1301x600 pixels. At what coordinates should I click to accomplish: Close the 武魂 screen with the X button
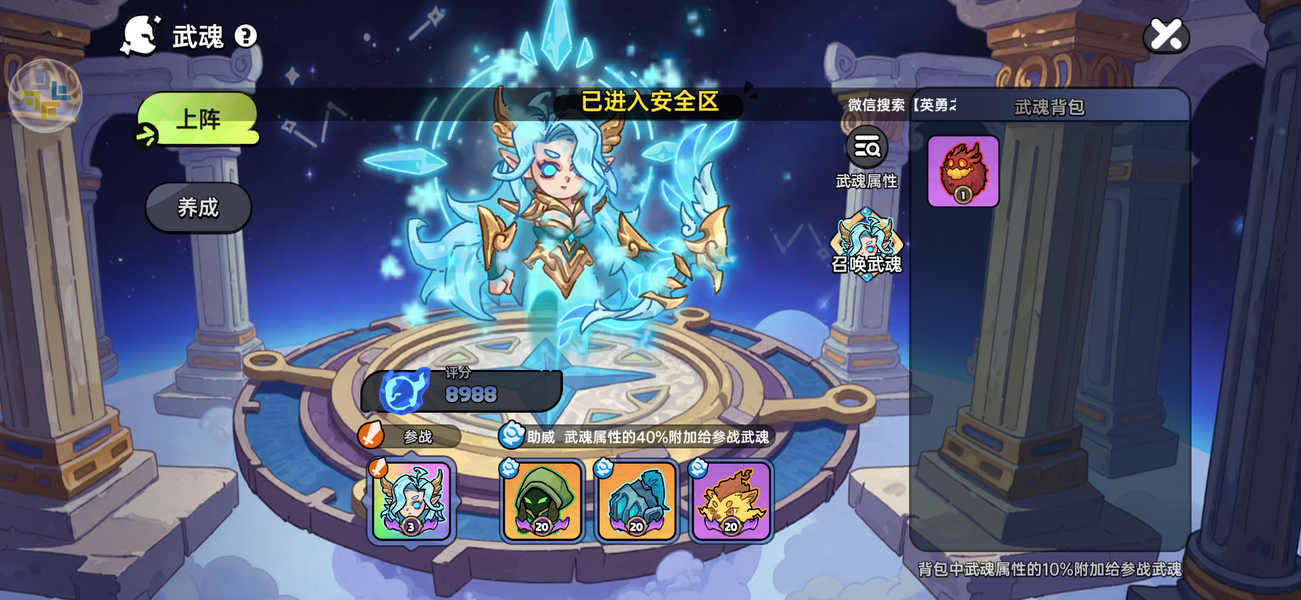click(1165, 35)
